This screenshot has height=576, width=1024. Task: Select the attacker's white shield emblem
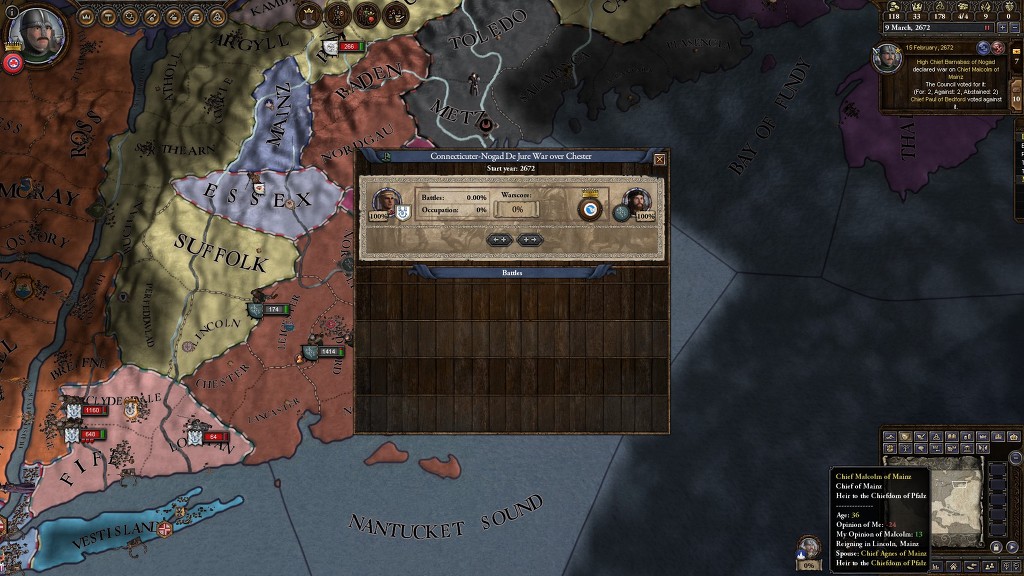pyautogui.click(x=402, y=213)
